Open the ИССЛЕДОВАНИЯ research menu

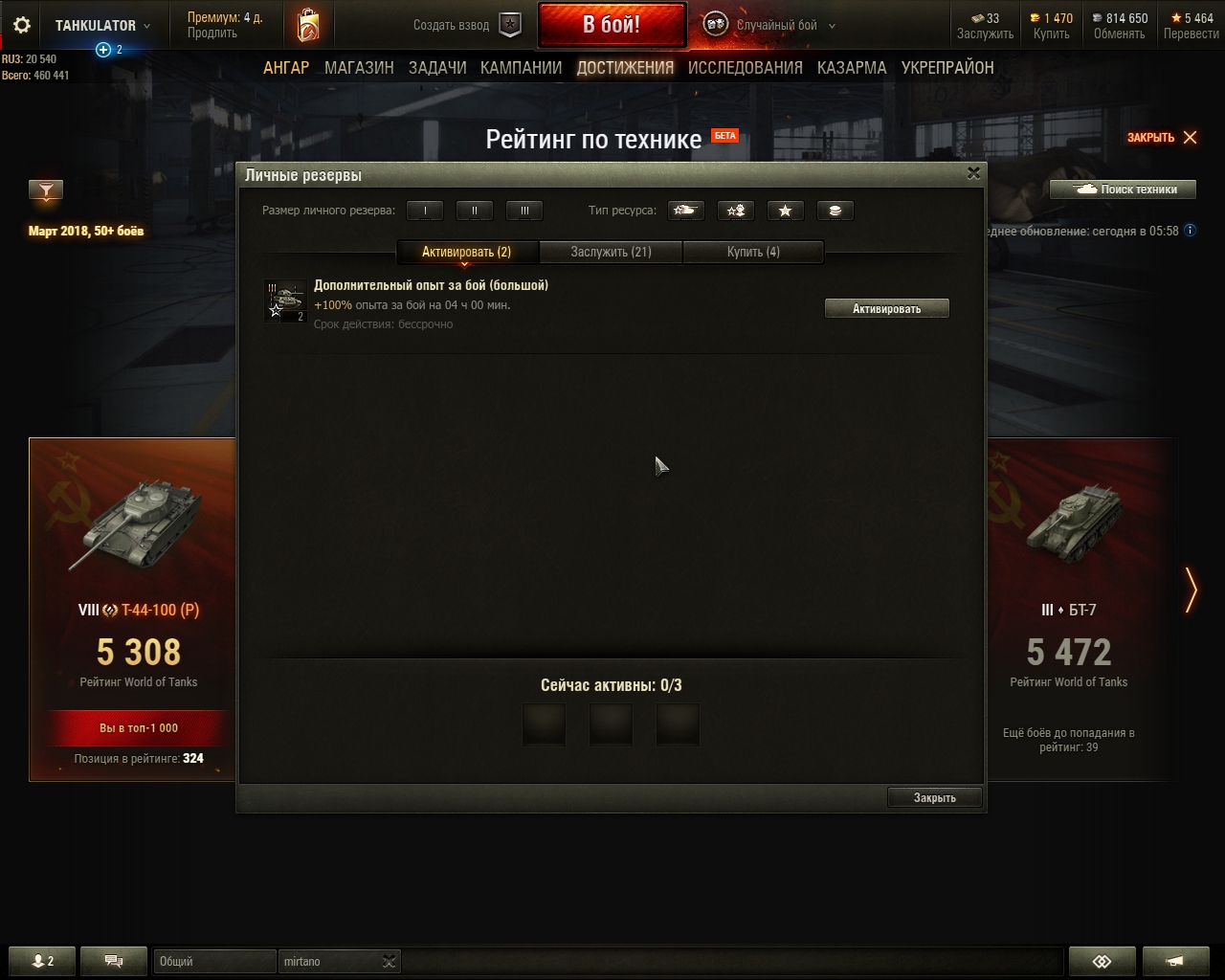(x=745, y=68)
